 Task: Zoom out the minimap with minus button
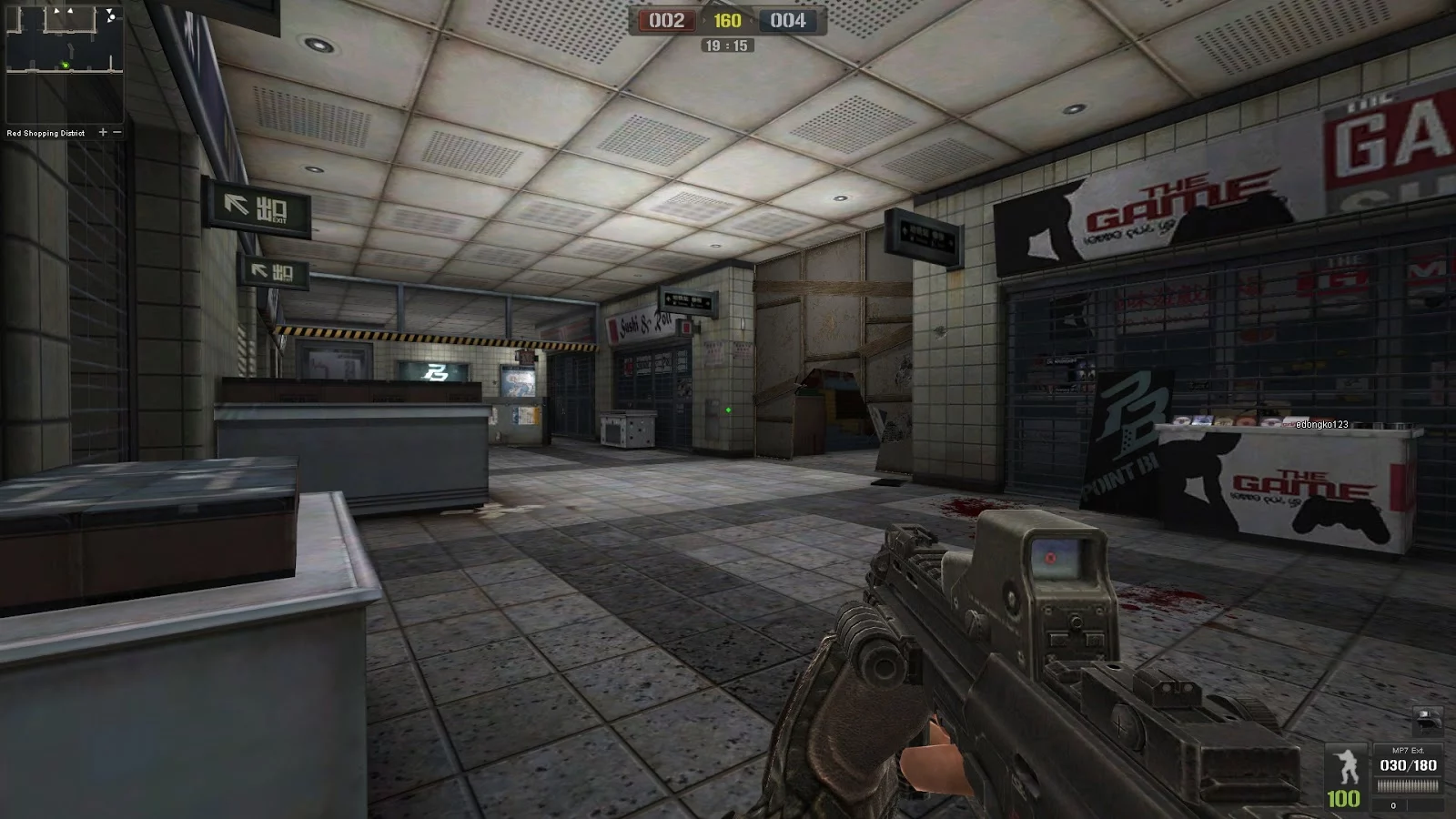(x=117, y=132)
